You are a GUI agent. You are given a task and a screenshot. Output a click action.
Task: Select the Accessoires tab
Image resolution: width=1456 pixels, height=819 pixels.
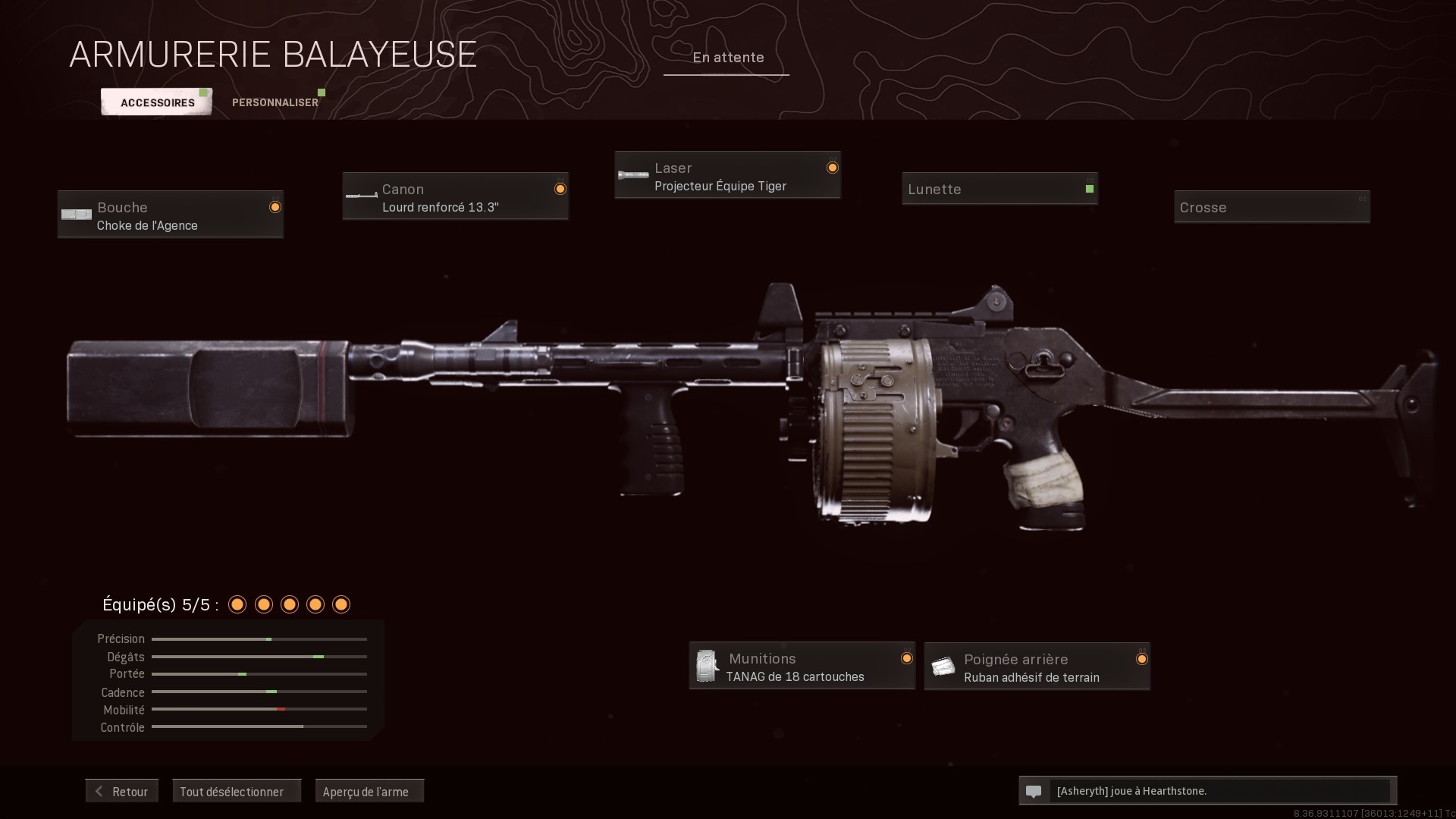(x=156, y=102)
